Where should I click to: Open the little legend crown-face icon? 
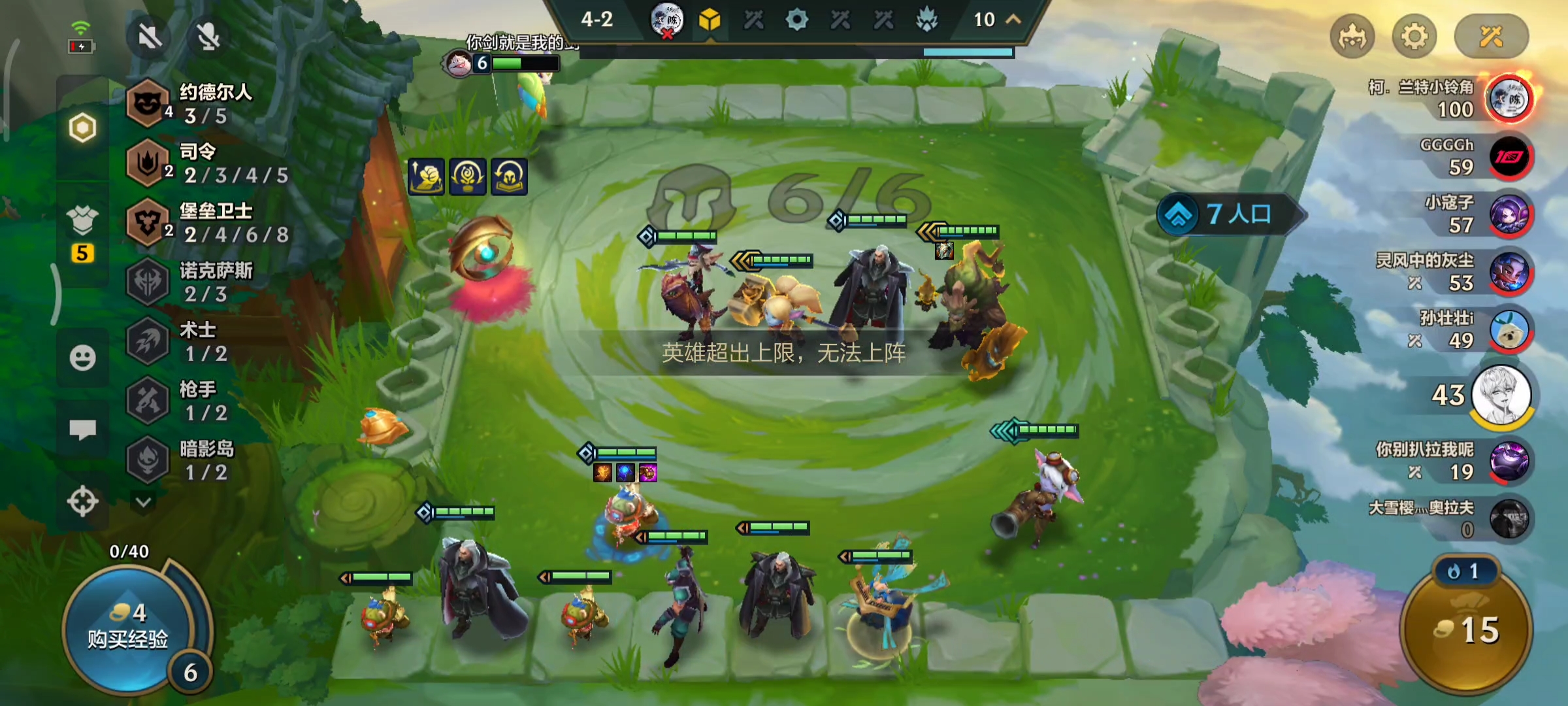[x=1352, y=37]
